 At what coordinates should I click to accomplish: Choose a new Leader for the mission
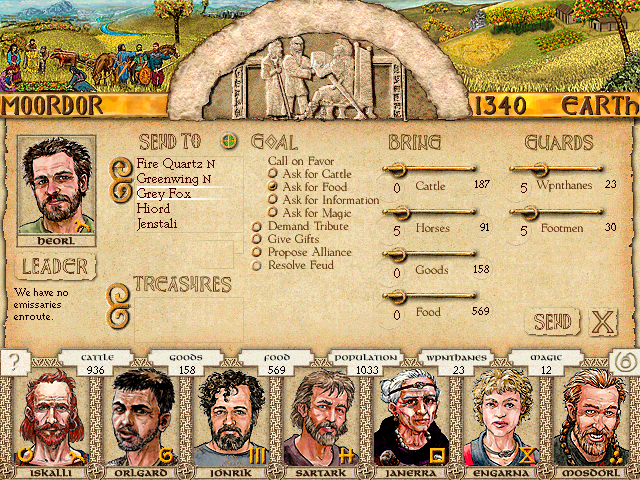(56, 267)
